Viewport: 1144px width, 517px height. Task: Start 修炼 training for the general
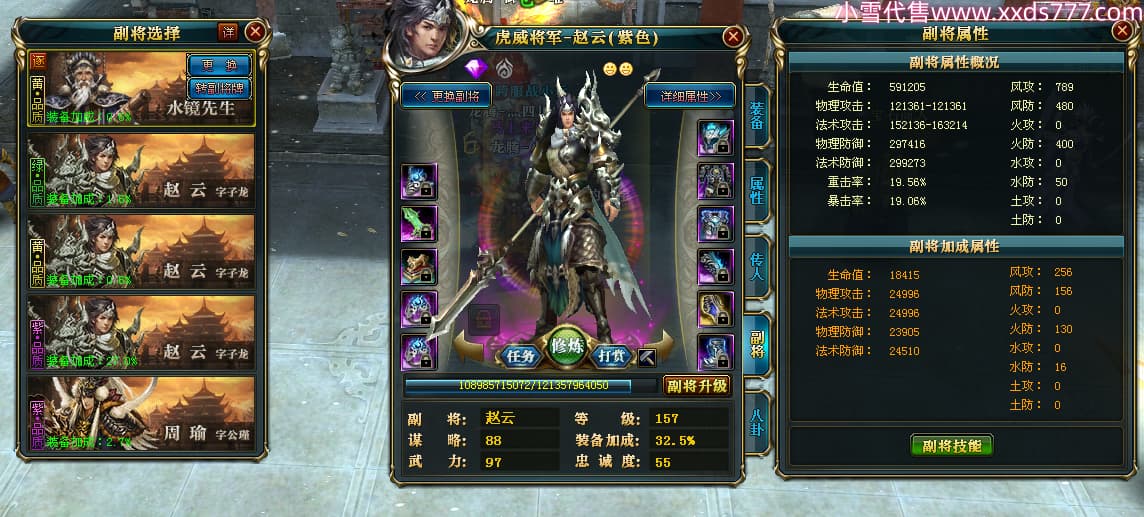567,346
